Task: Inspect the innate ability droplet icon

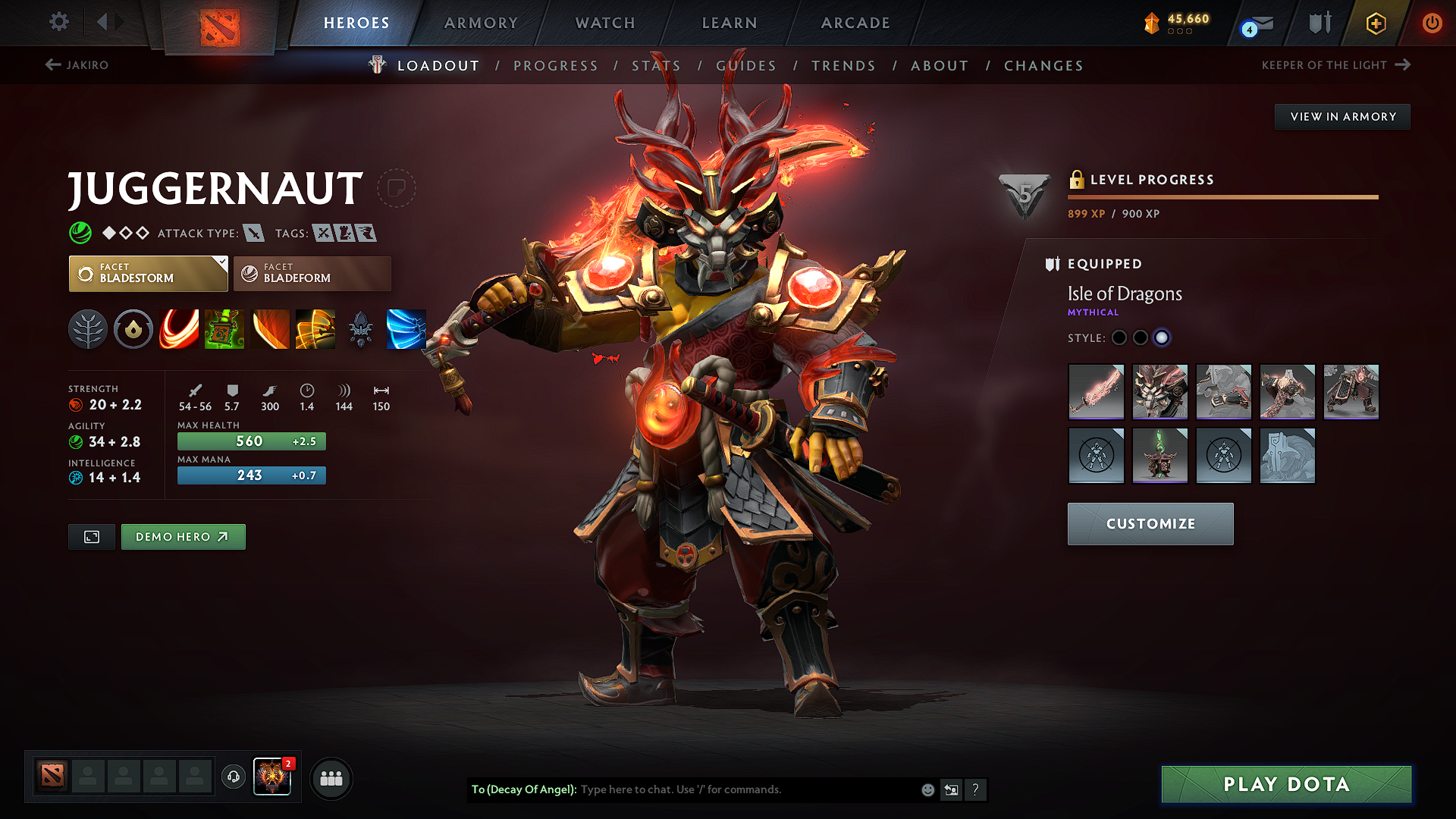Action: point(133,329)
